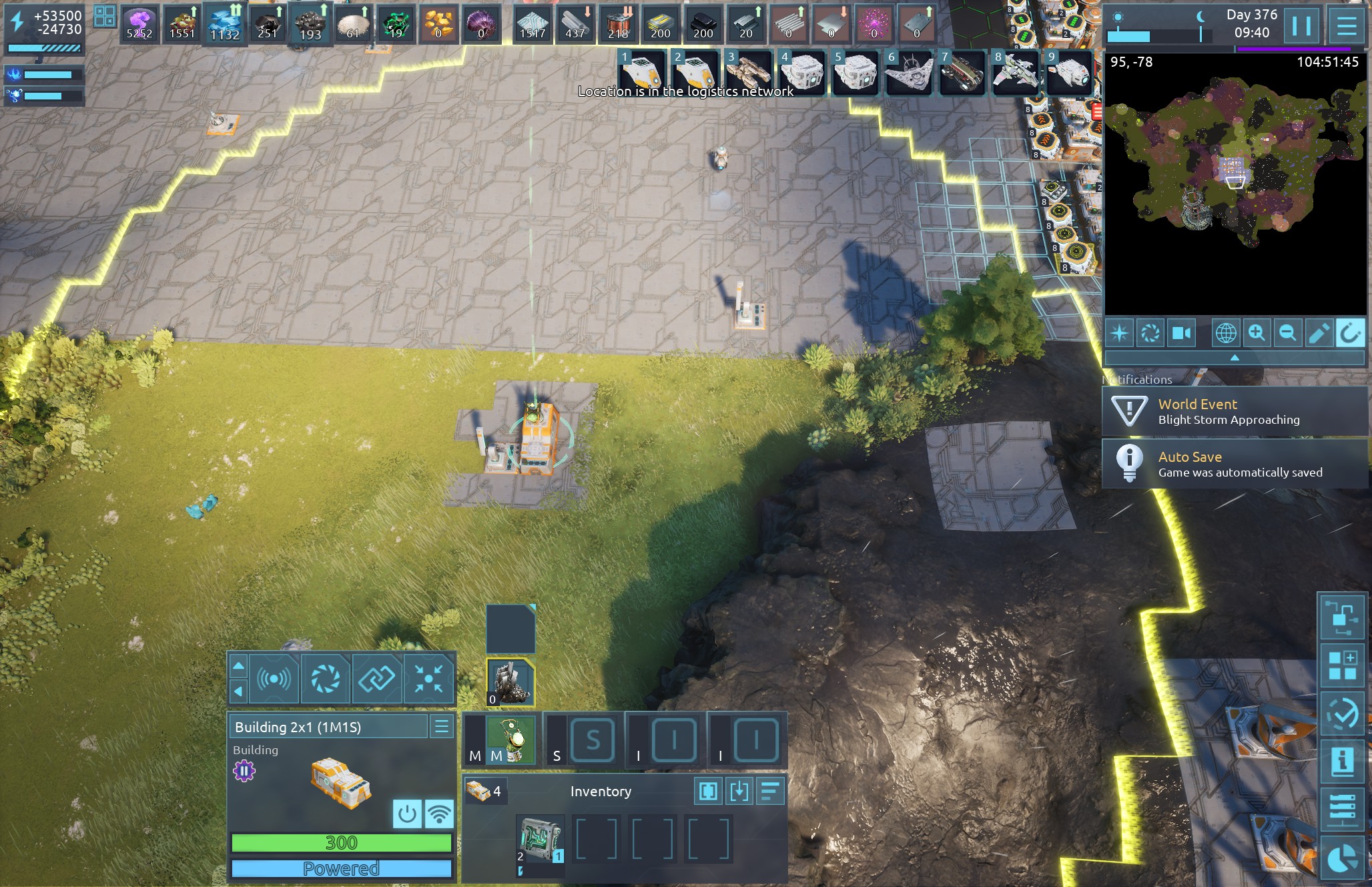Toggle the building's power button
1372x887 pixels.
pos(406,814)
